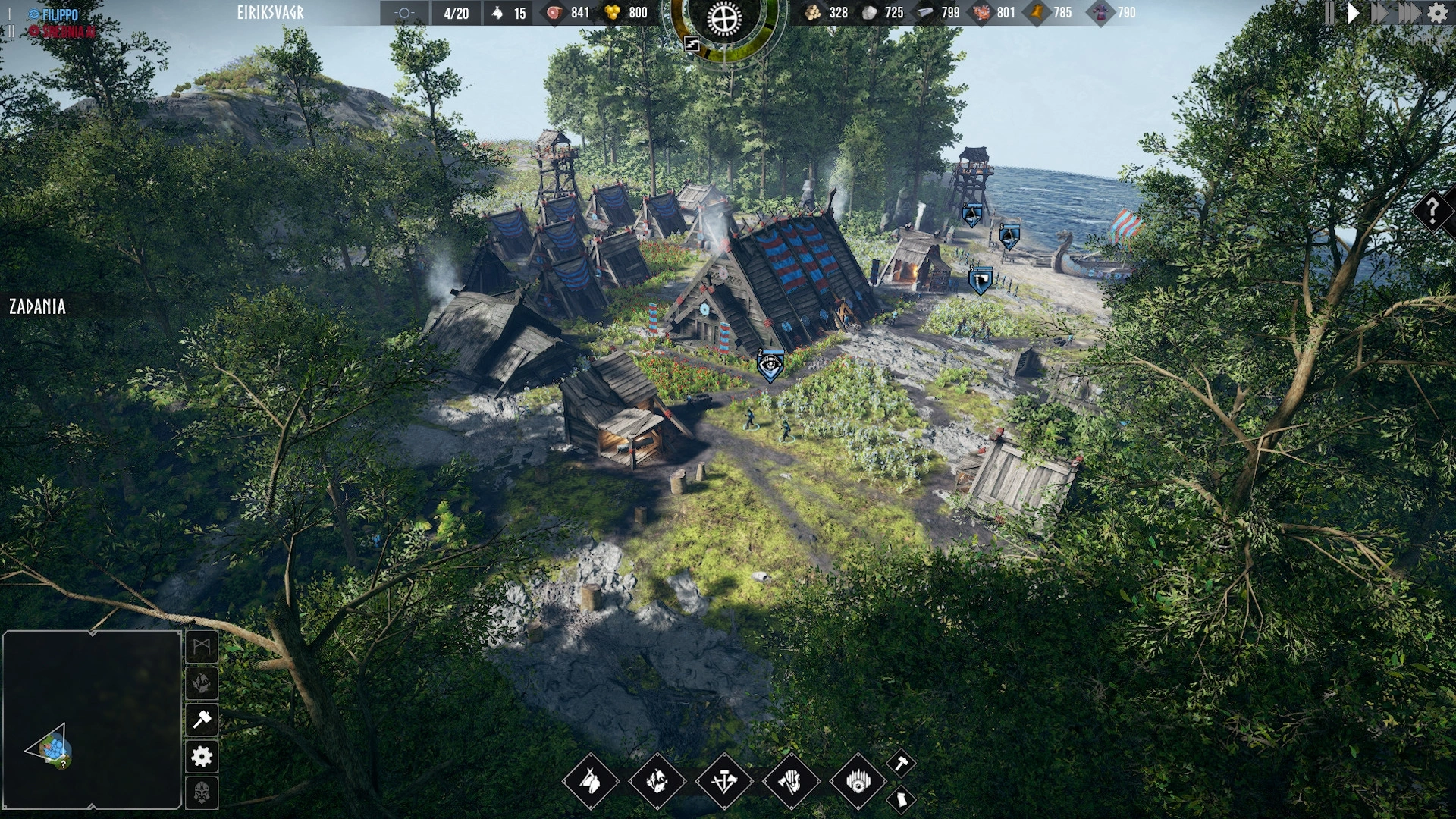Expand the Zadania tasks panel
This screenshot has width=1456, height=819.
pyautogui.click(x=37, y=306)
